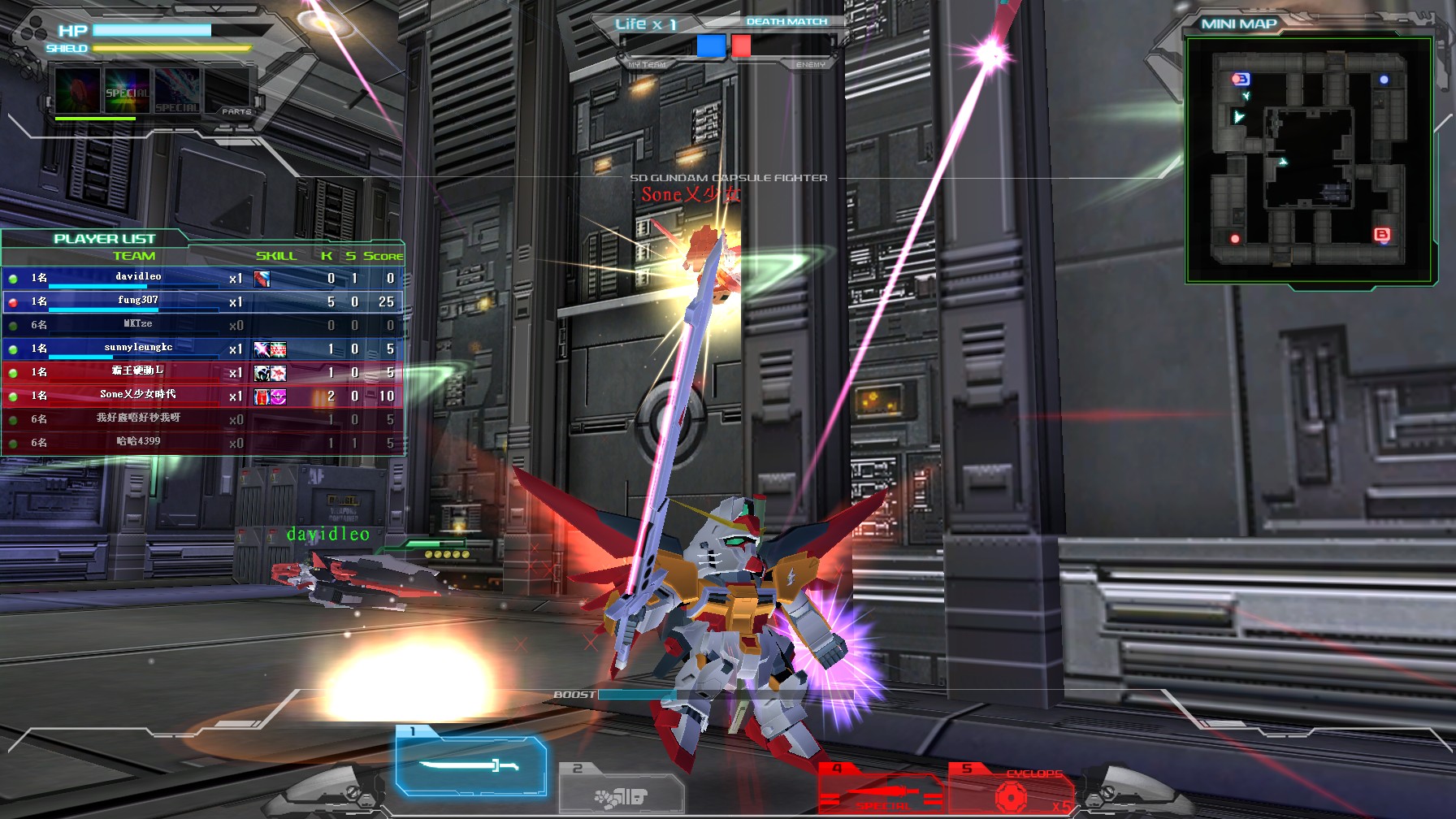
Task: Select the blade weapon in slot 1
Action: click(x=470, y=764)
